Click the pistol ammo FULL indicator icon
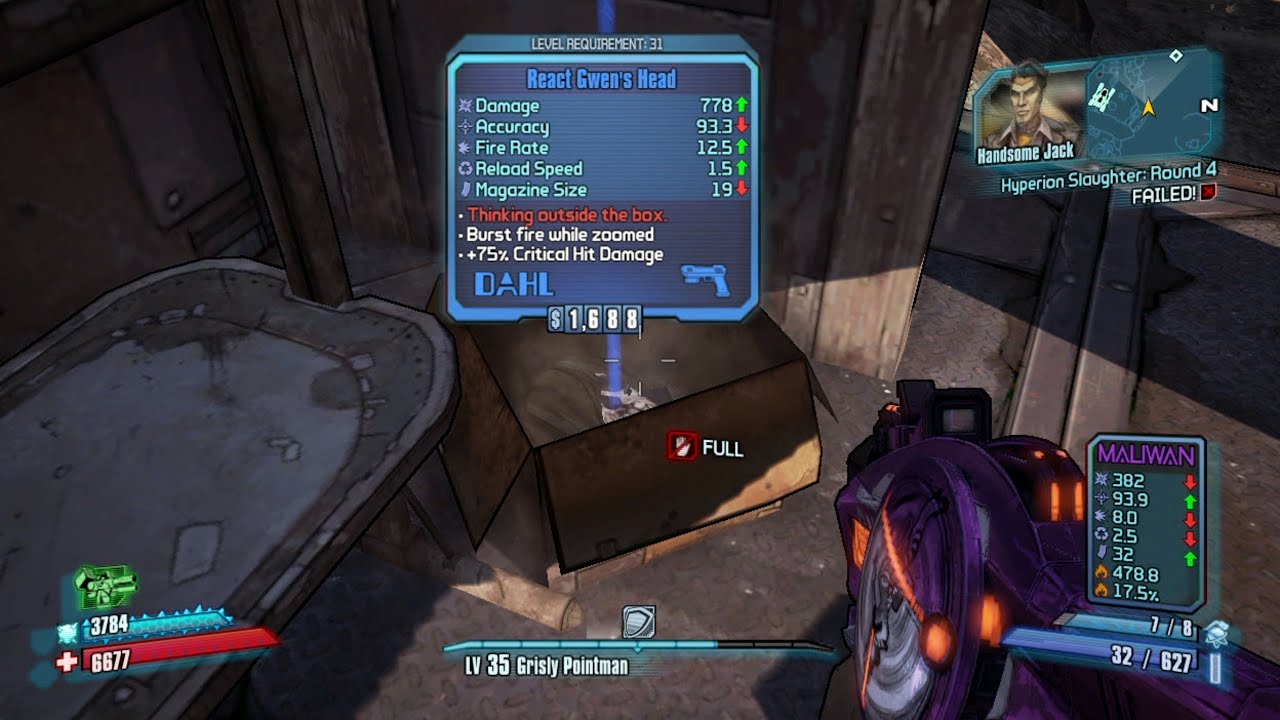 pyautogui.click(x=681, y=445)
